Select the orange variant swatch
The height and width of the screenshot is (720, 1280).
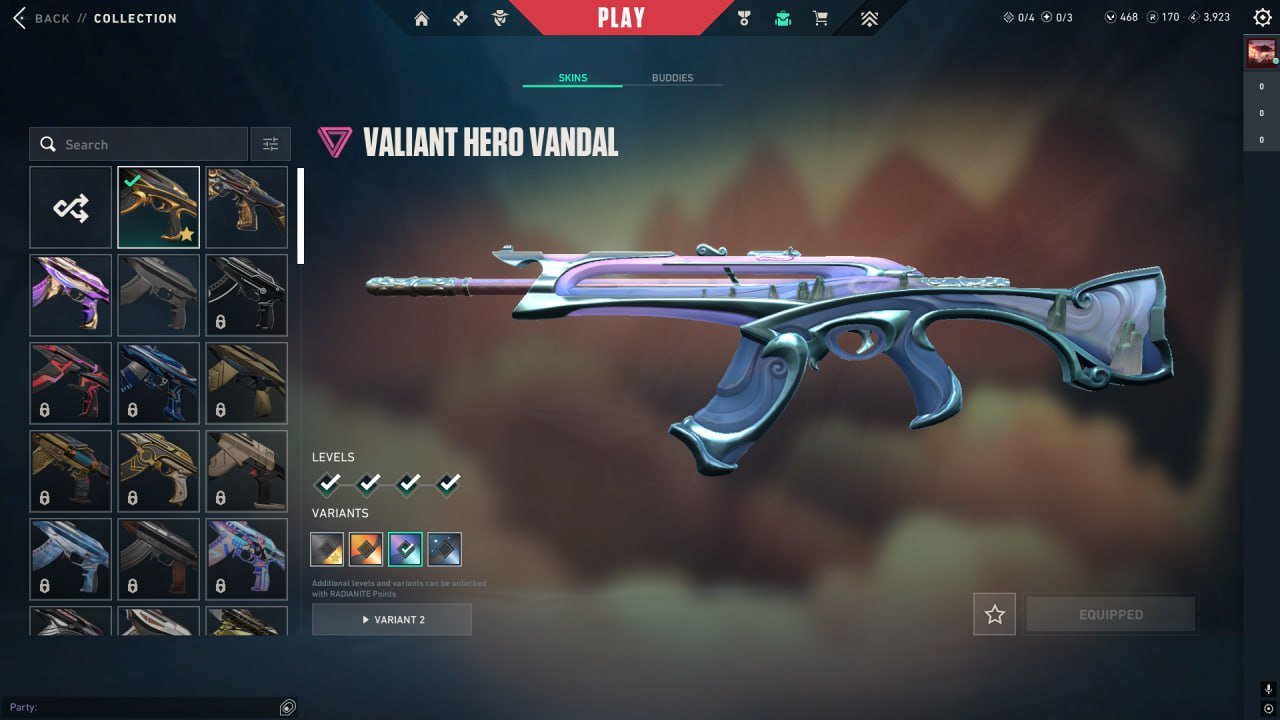pyautogui.click(x=366, y=548)
